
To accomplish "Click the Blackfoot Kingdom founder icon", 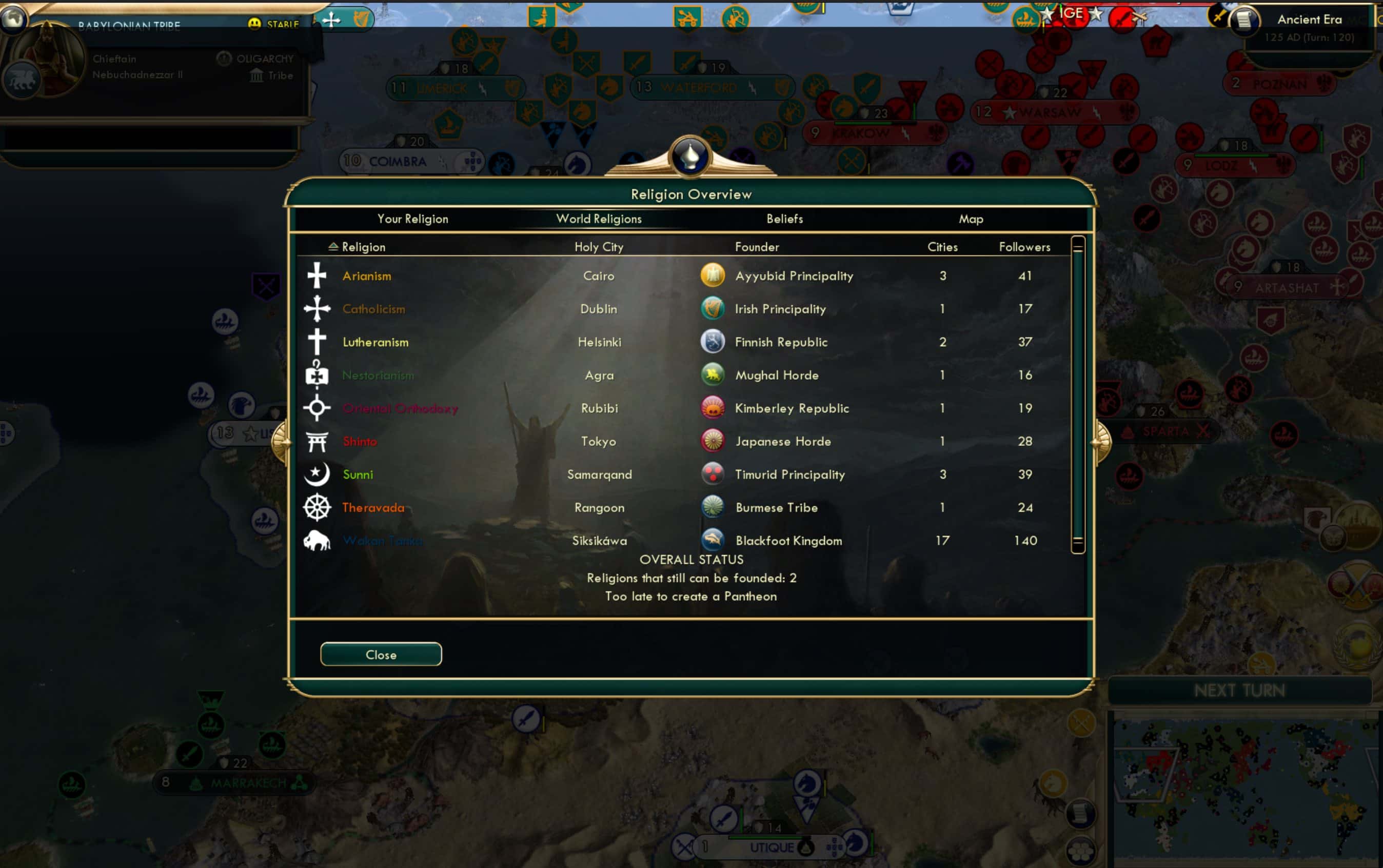I will coord(713,540).
